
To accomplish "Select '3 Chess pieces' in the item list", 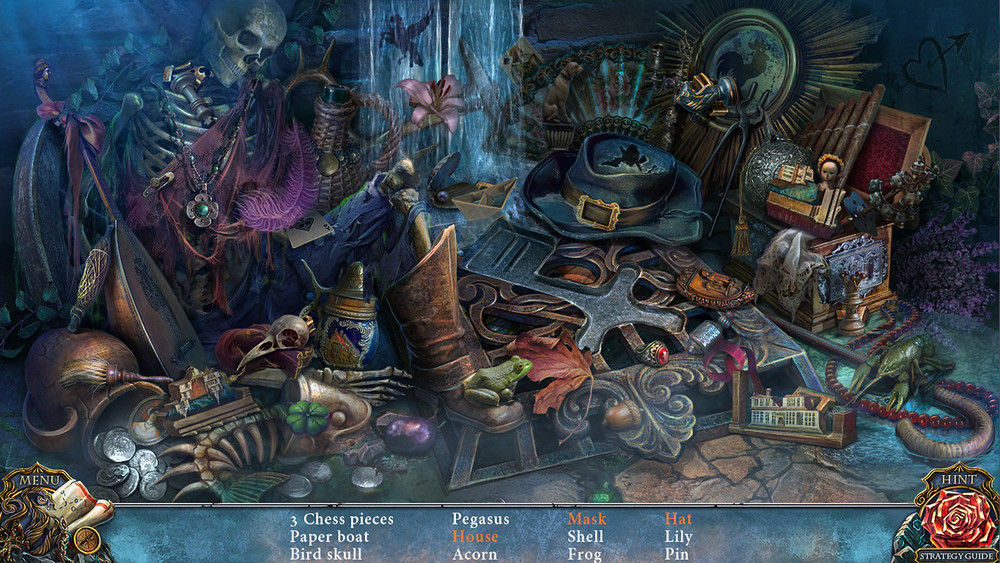I will pyautogui.click(x=342, y=519).
